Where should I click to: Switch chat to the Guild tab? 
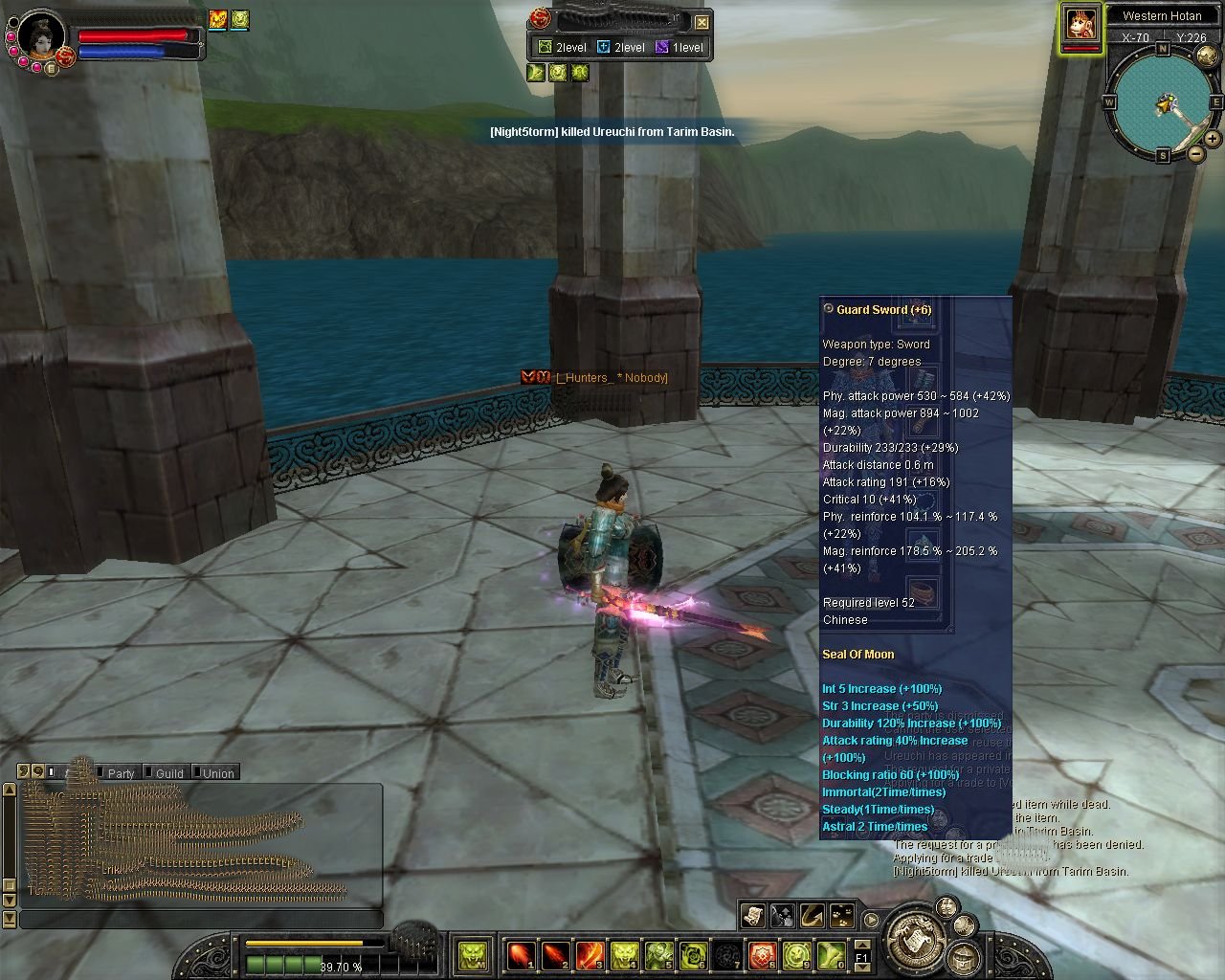point(169,773)
